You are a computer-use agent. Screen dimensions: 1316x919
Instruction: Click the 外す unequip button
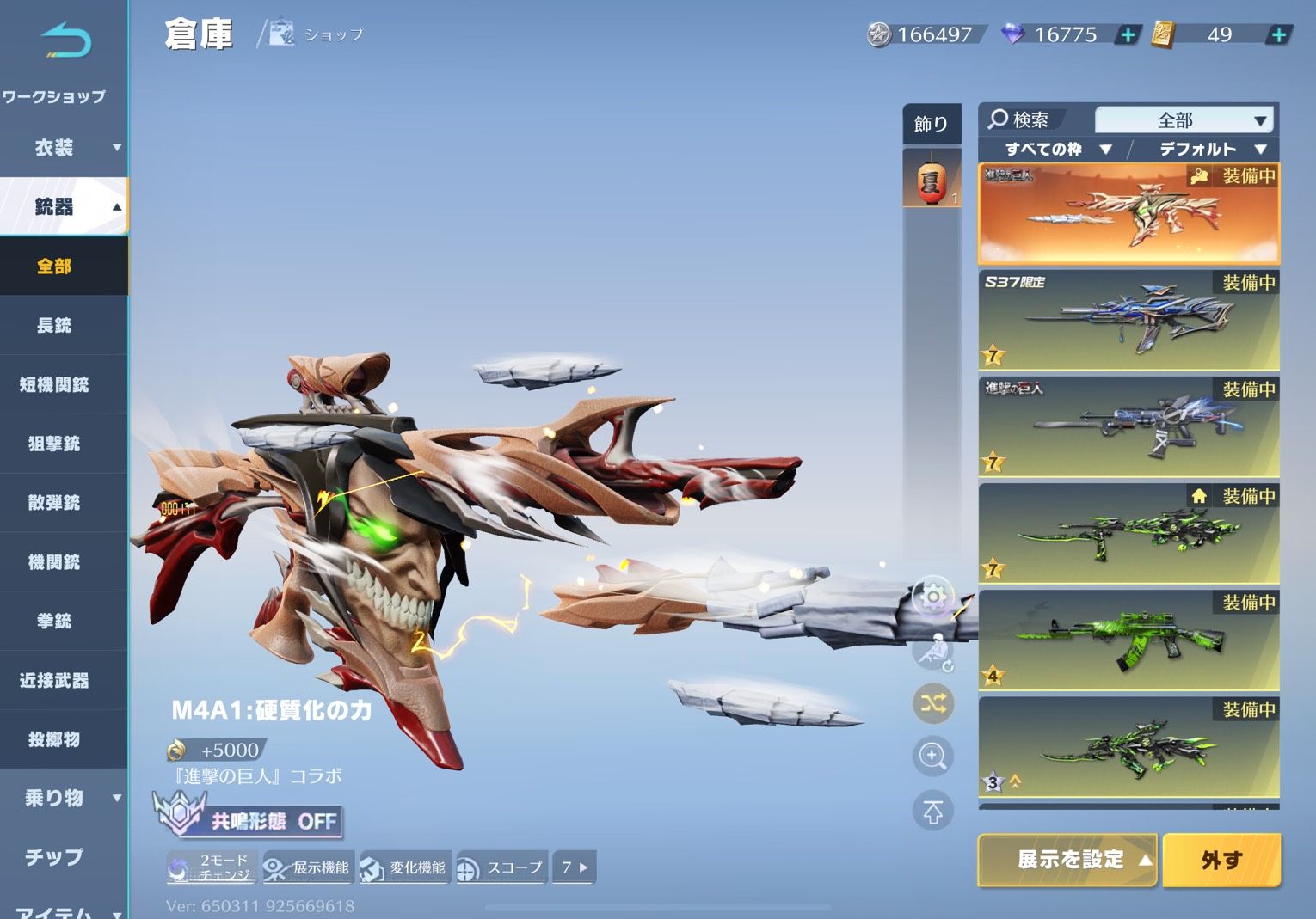tap(1221, 860)
